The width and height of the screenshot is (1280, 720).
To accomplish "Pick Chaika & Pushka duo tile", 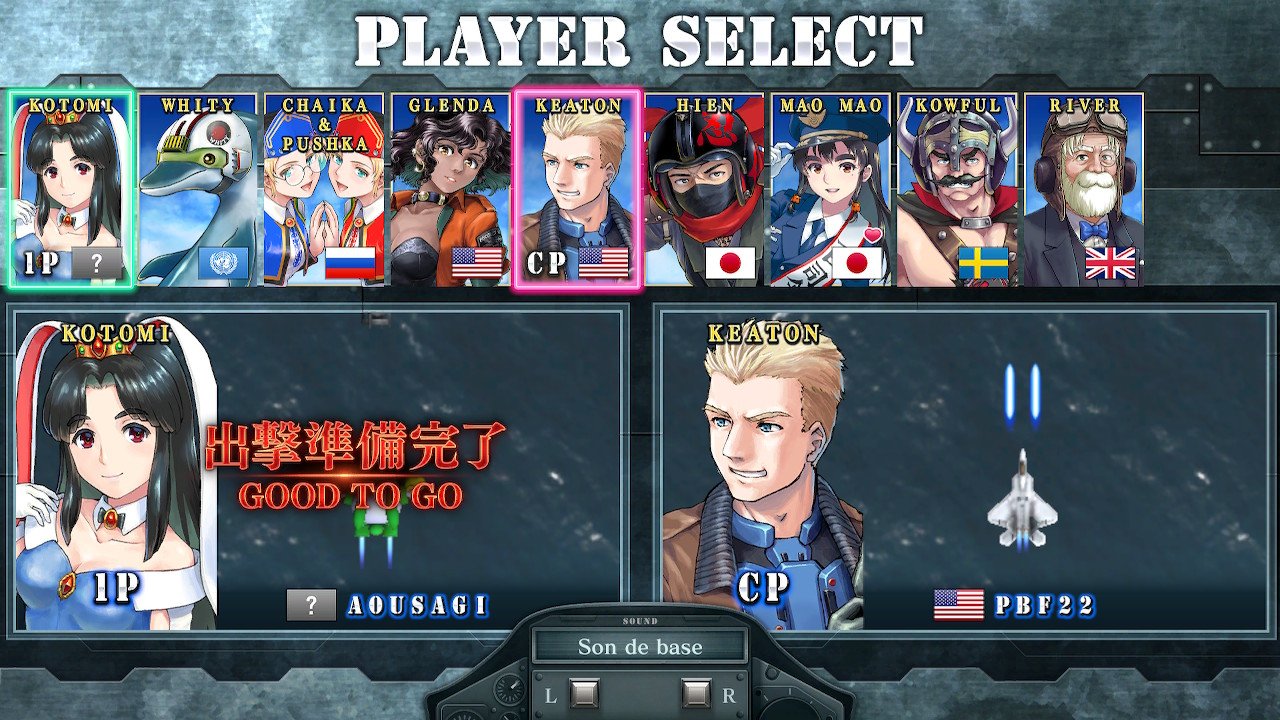I will point(324,190).
